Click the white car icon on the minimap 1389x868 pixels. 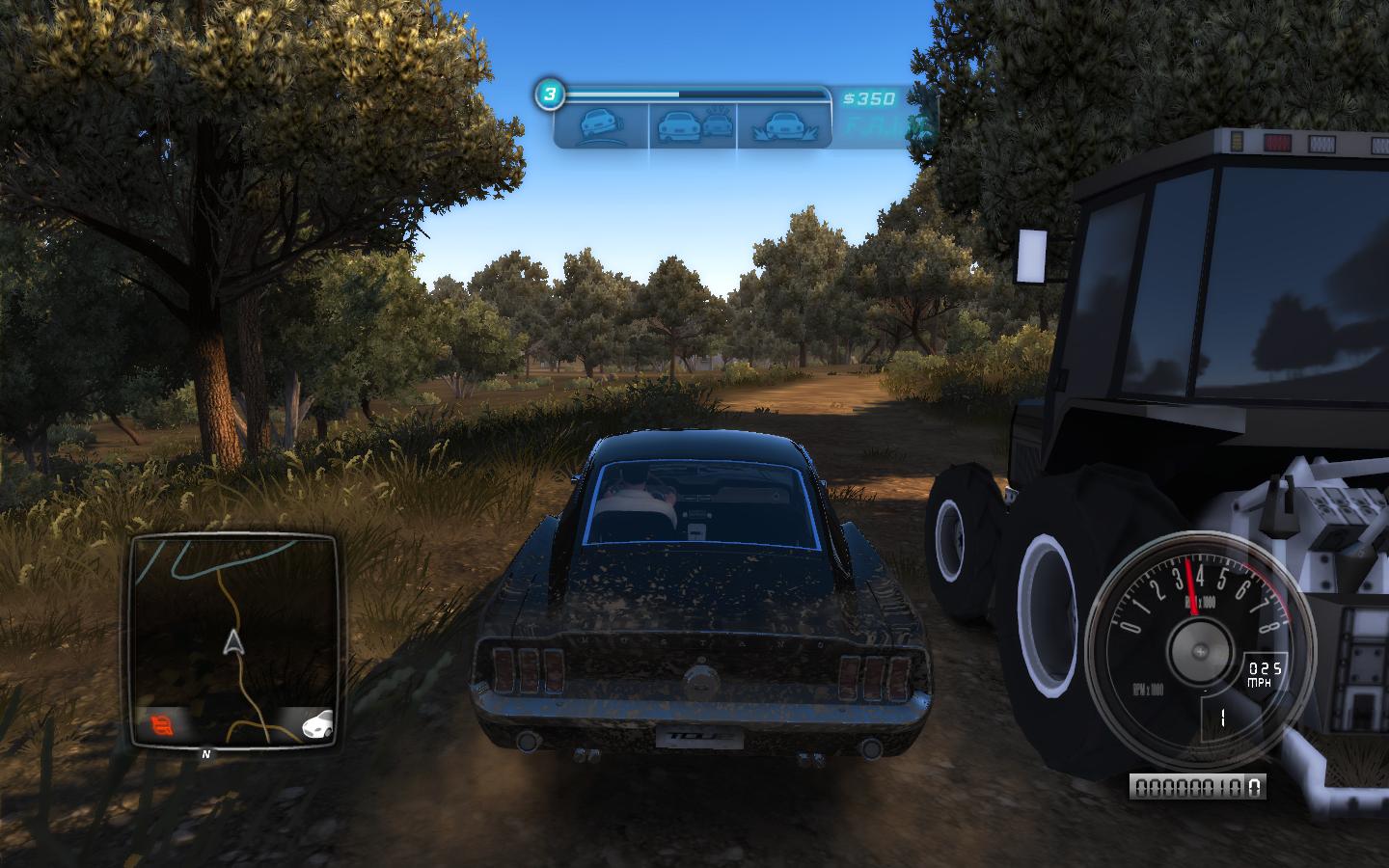(316, 721)
